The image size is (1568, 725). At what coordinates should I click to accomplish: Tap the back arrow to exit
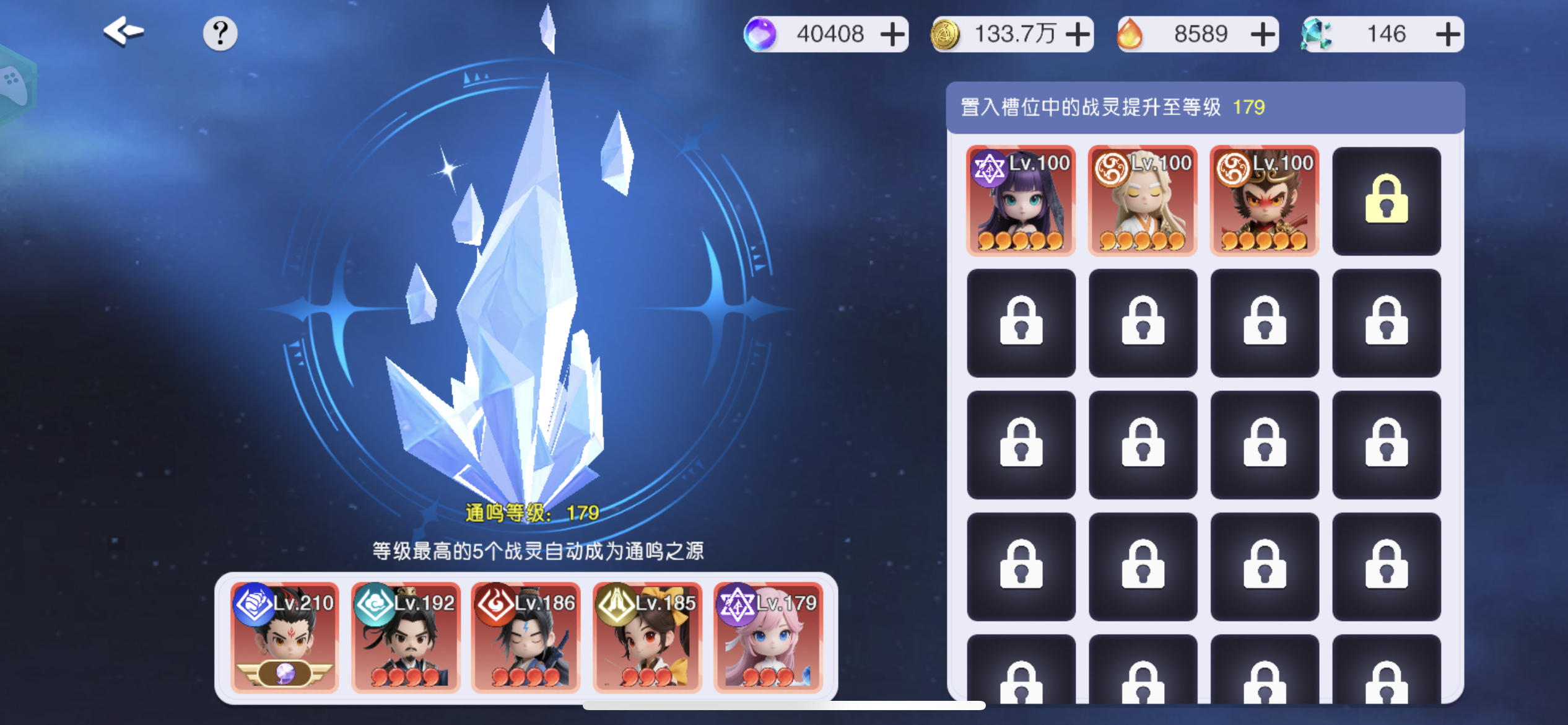coord(123,32)
